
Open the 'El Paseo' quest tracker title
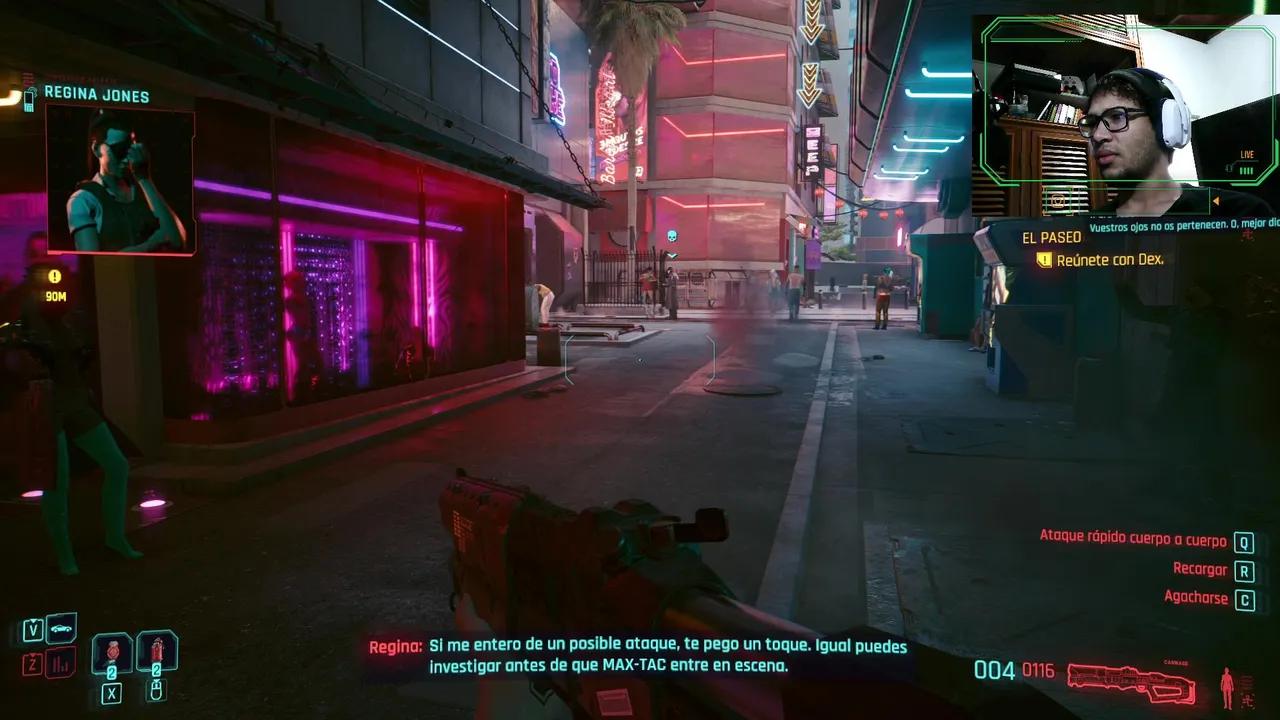tap(1051, 238)
